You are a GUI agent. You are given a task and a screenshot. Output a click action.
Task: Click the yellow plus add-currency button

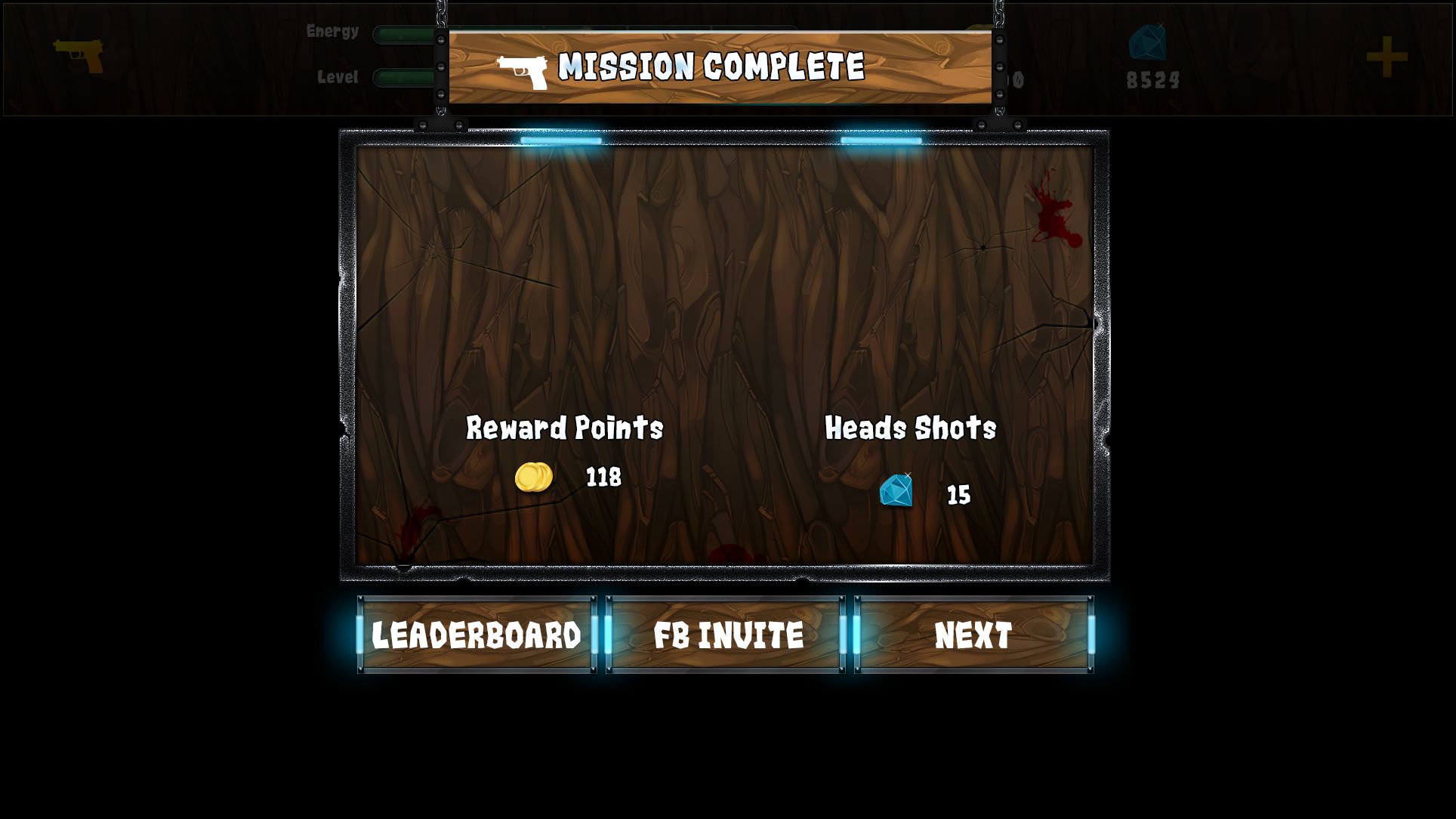1387,57
